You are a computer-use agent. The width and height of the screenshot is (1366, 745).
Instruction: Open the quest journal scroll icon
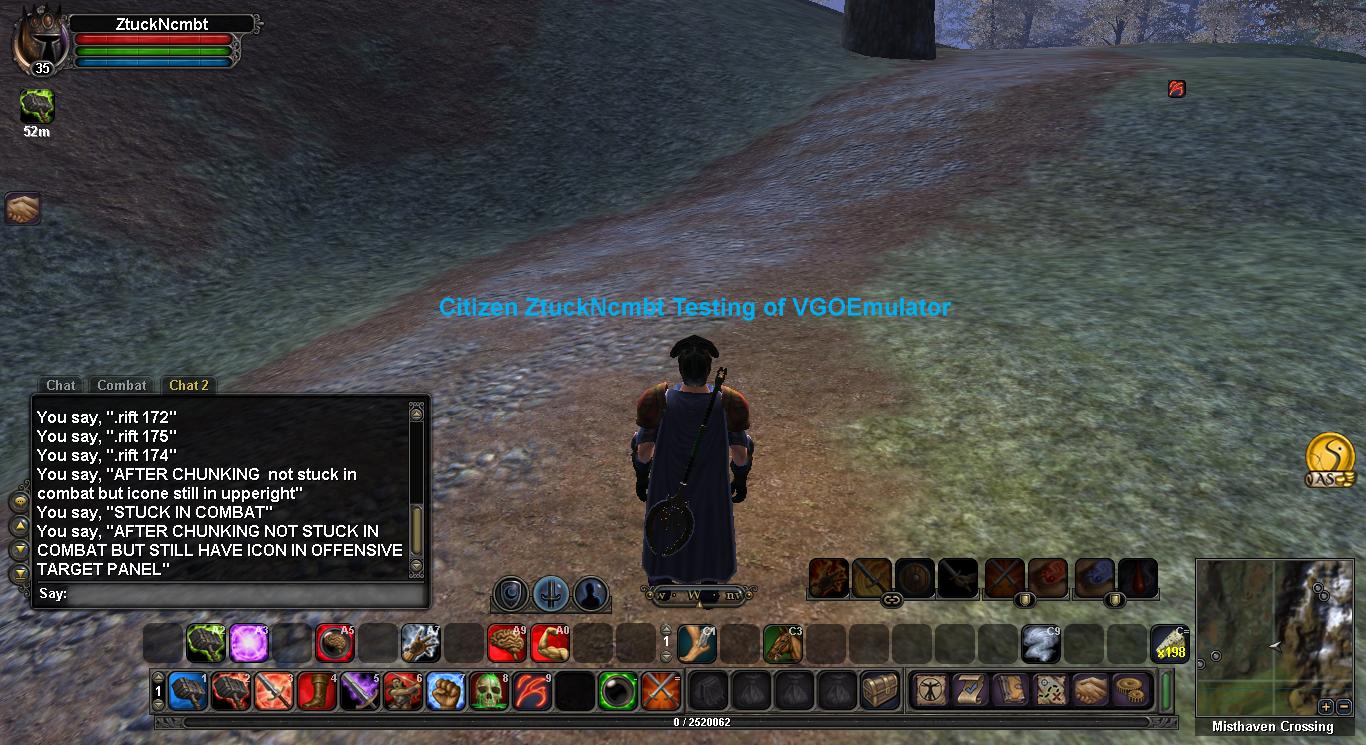click(970, 690)
